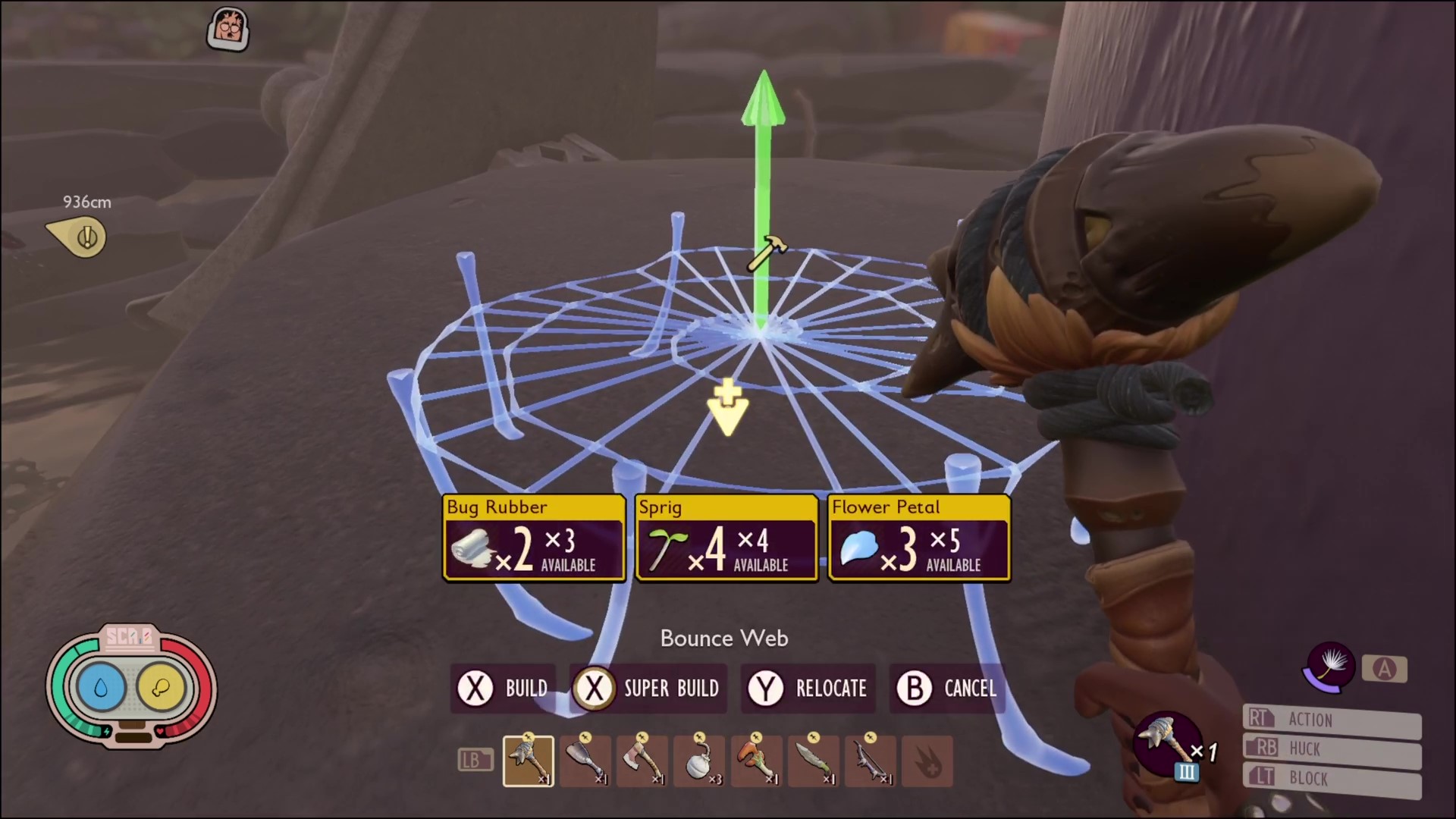
Task: Select the orange club hotbar slot
Action: pos(756,761)
